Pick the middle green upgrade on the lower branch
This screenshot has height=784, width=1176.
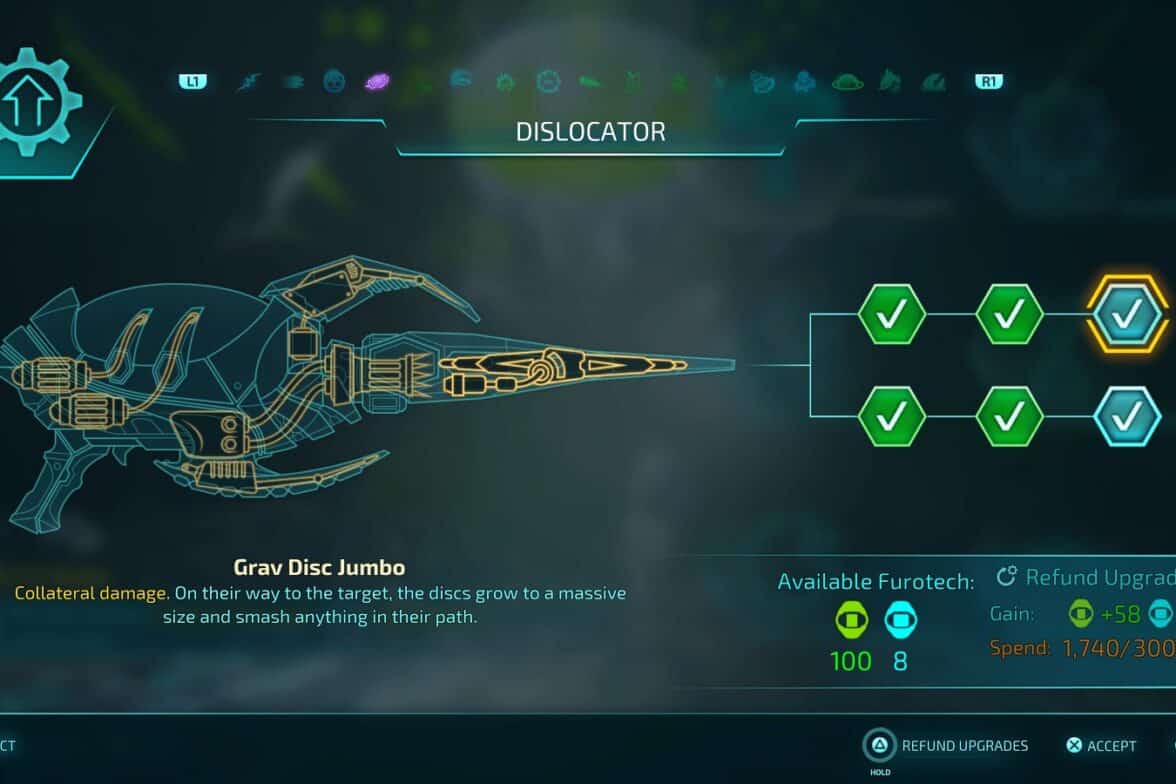point(1009,416)
